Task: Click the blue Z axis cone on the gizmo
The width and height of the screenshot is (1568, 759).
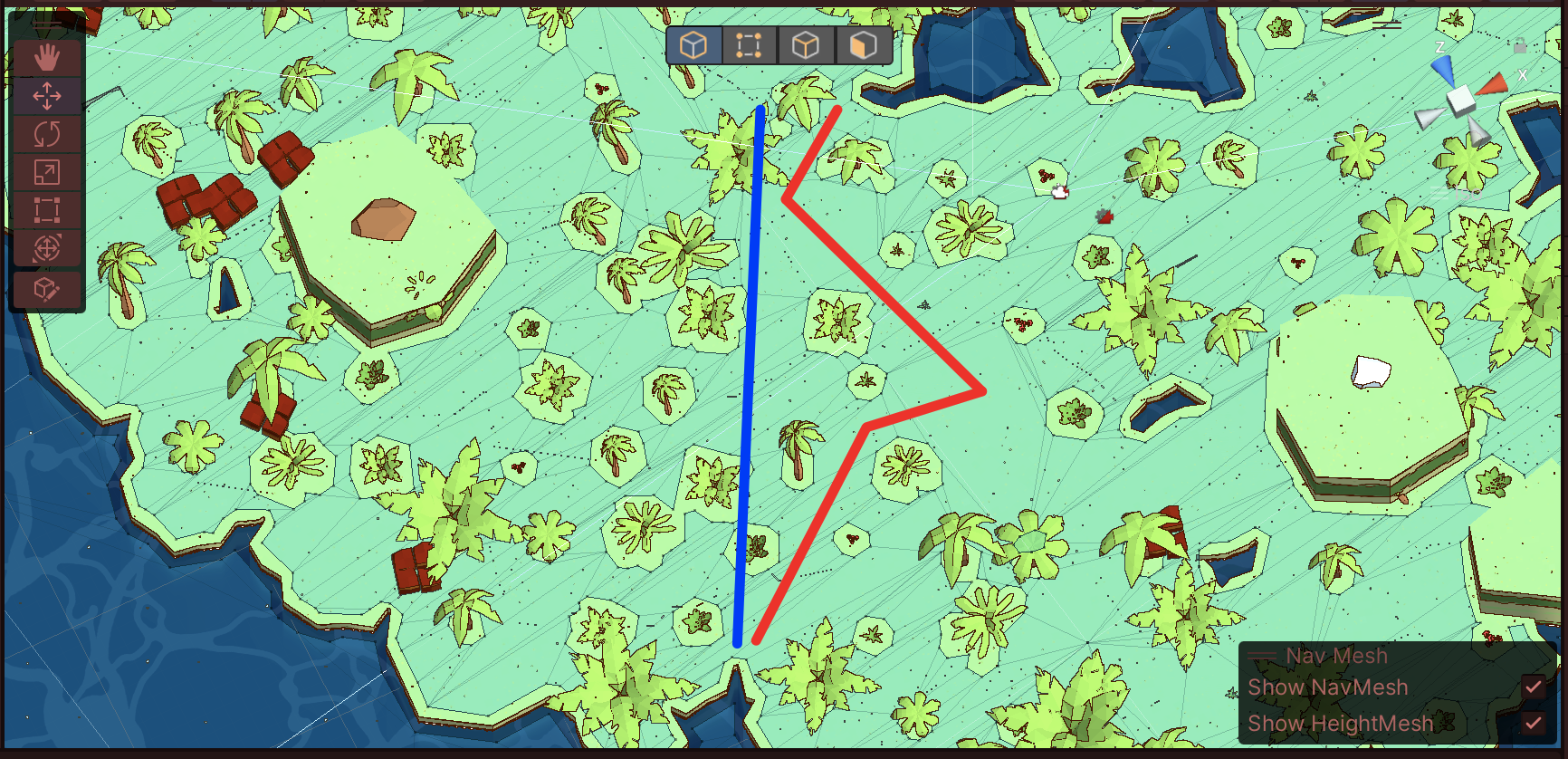Action: 1443,70
